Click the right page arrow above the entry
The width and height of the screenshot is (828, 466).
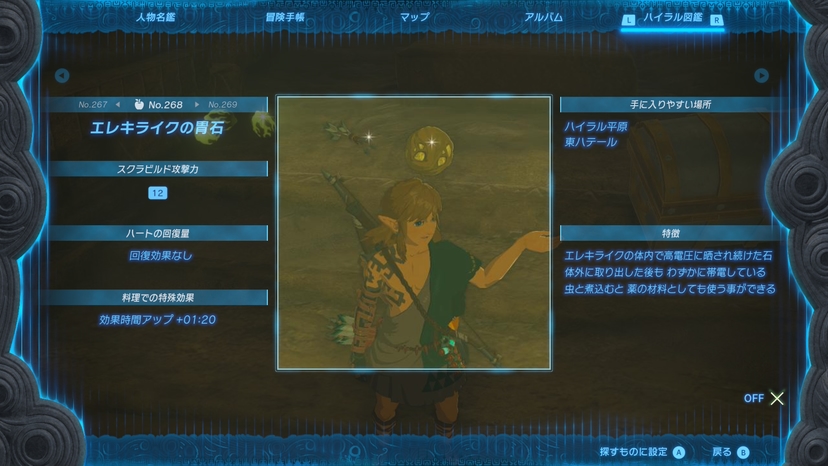point(761,76)
